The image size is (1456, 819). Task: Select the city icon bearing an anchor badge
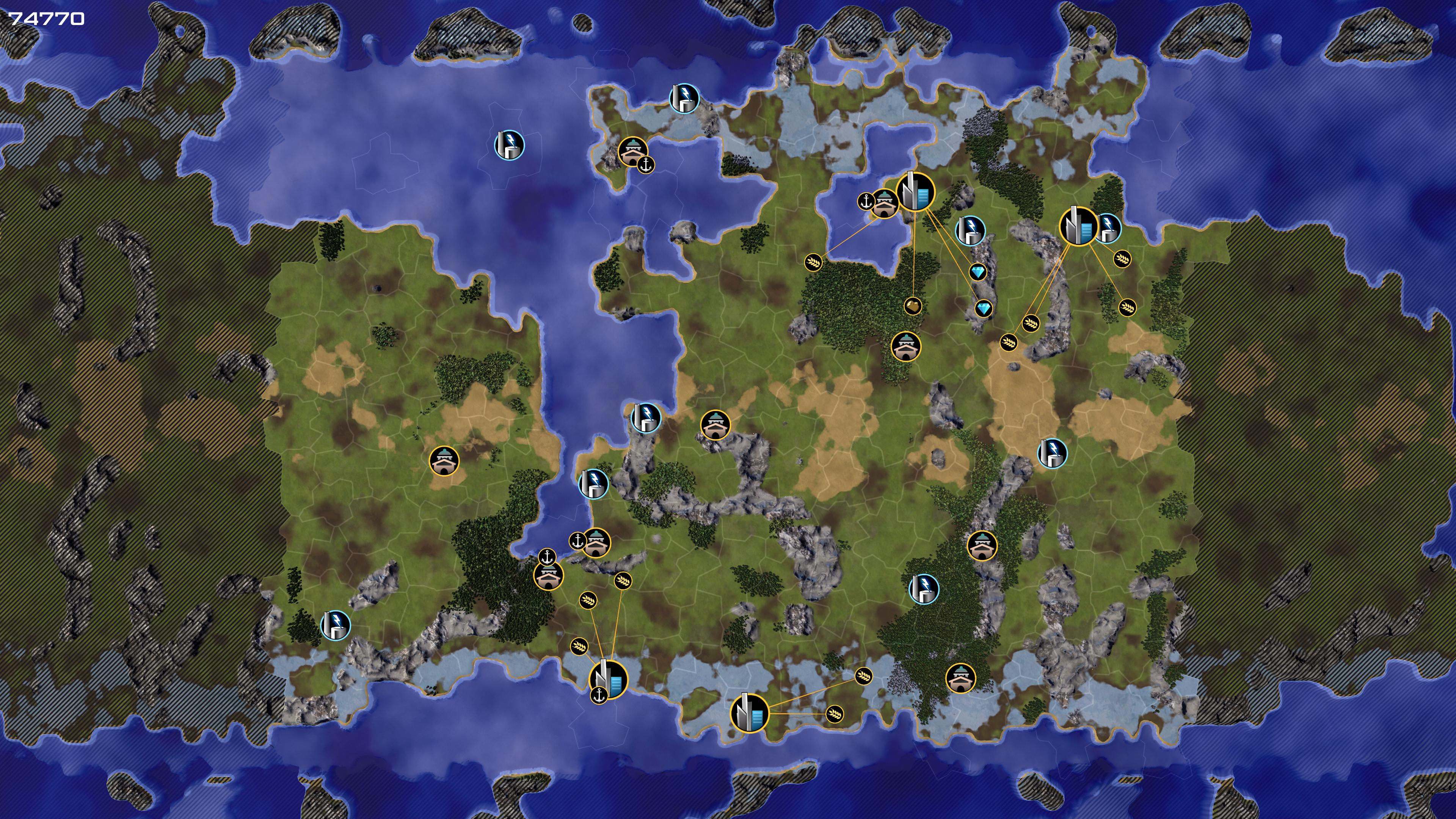[609, 679]
